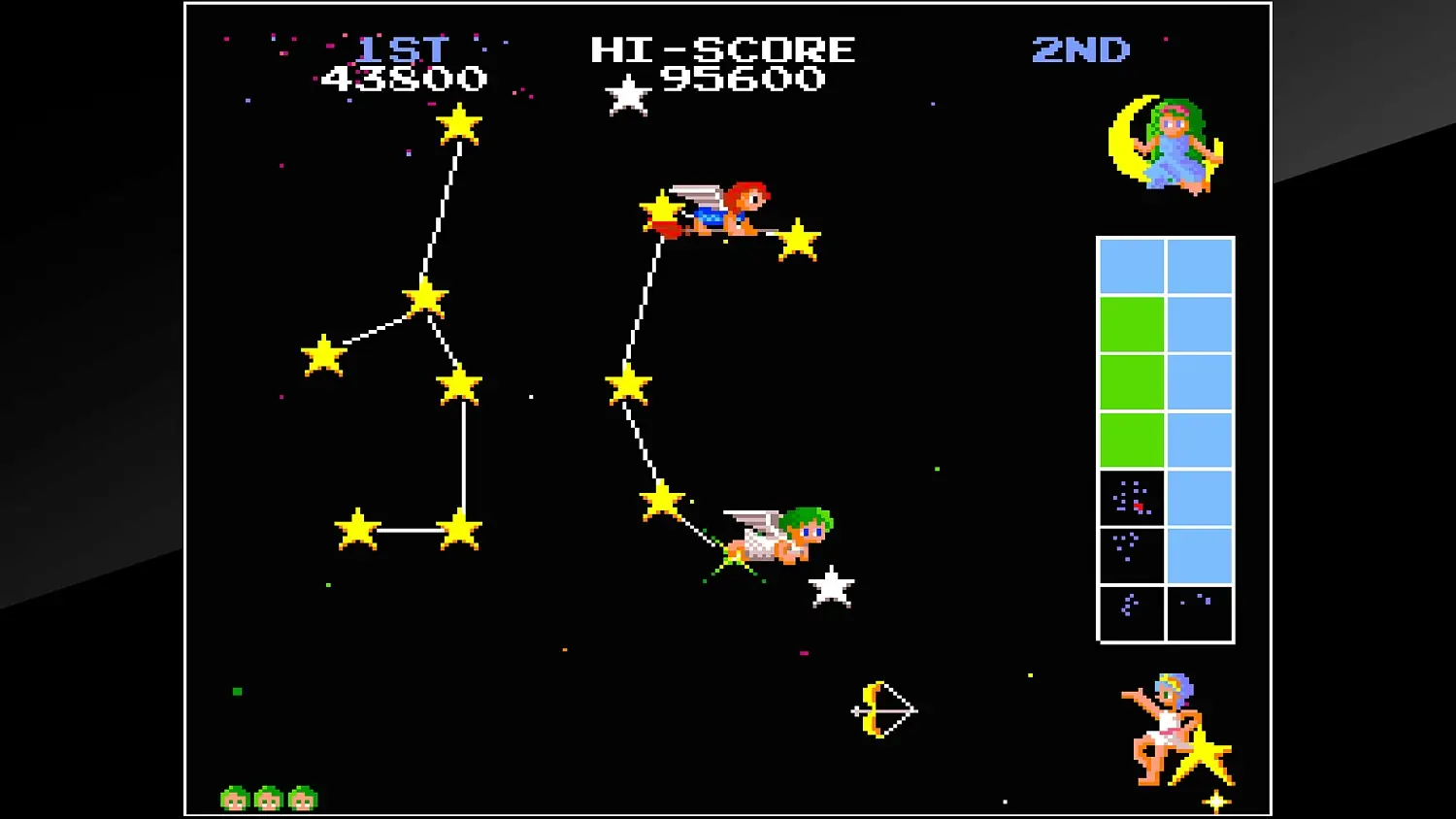Click the score value 43800
This screenshot has height=819, width=1456.
tap(405, 79)
